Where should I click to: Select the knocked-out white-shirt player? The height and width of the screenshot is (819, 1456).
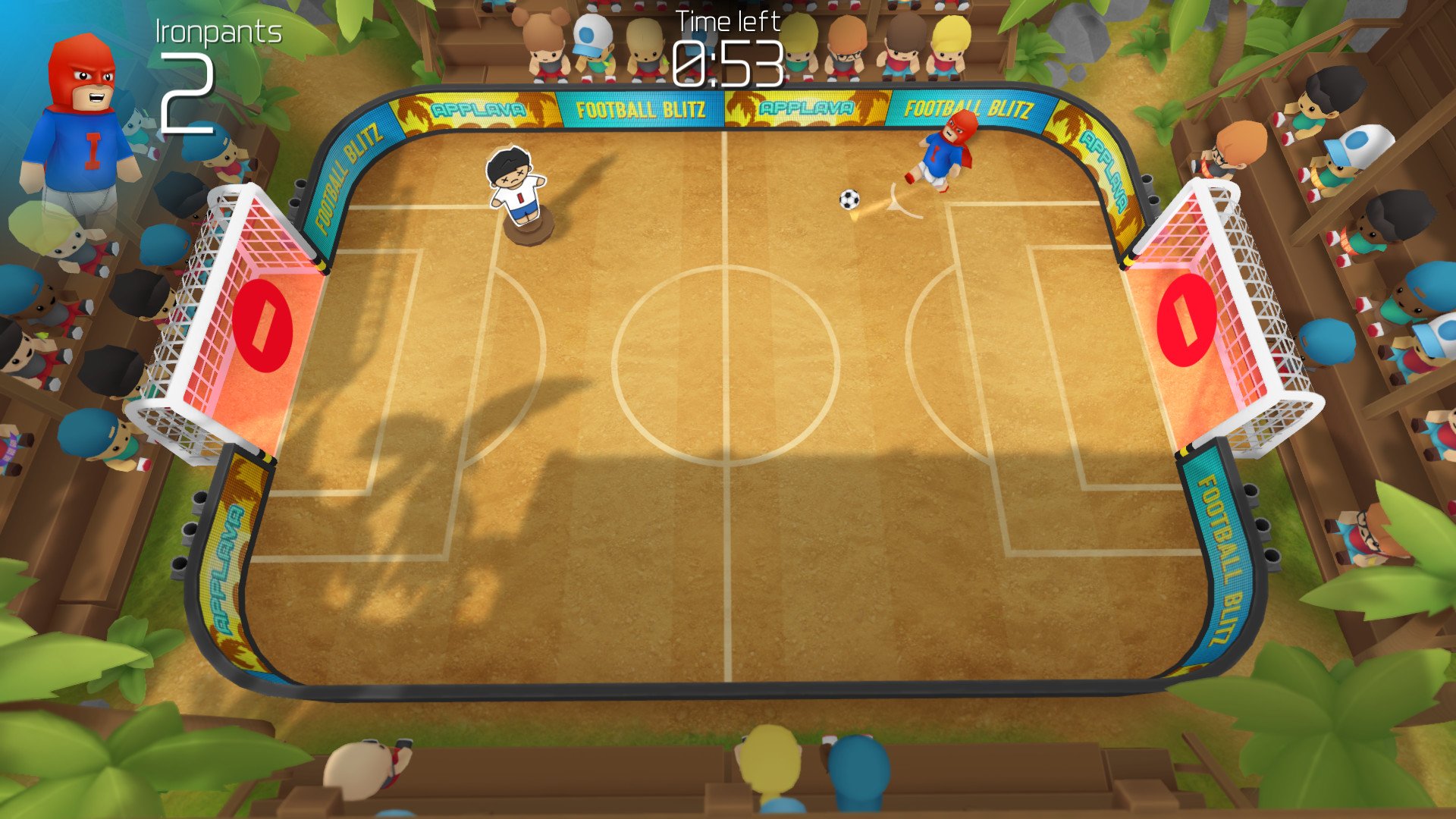pyautogui.click(x=516, y=186)
